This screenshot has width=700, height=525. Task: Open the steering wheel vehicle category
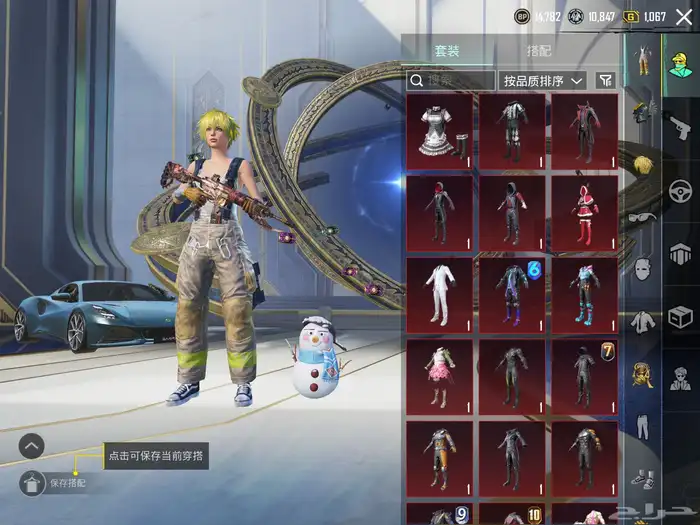(x=681, y=188)
